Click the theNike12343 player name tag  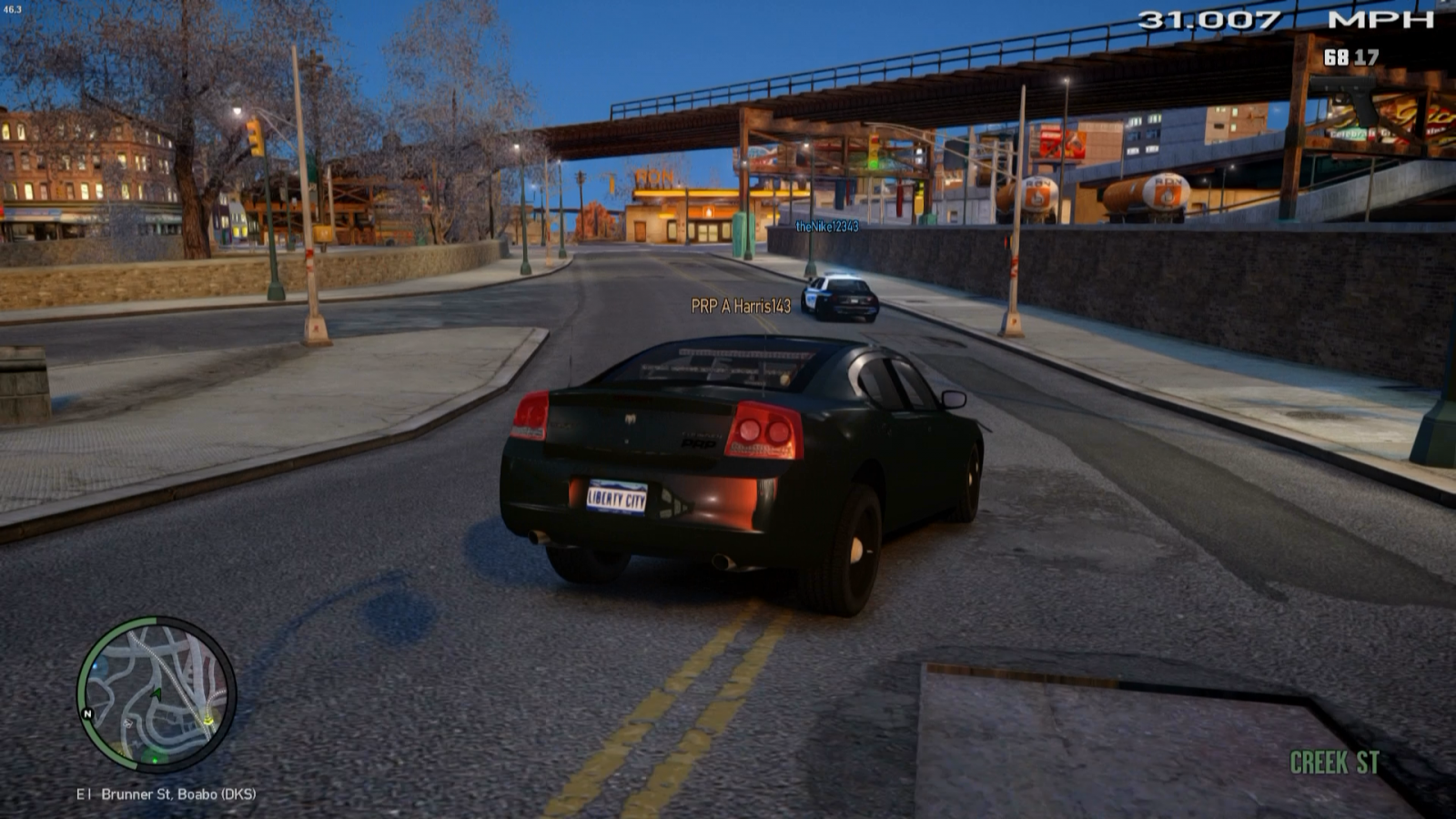[x=826, y=227]
